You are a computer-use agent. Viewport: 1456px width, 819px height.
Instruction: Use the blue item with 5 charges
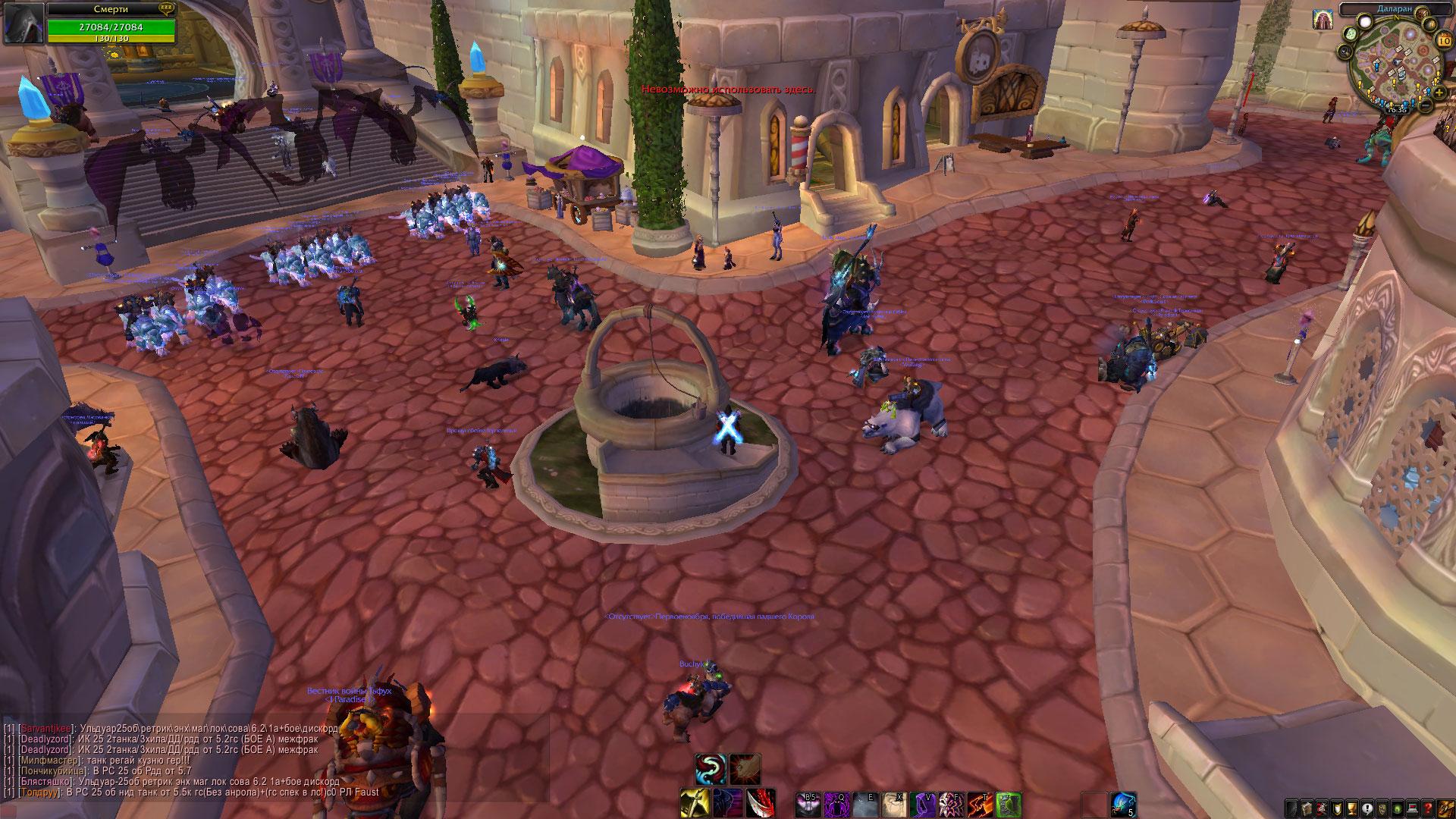tap(1123, 805)
